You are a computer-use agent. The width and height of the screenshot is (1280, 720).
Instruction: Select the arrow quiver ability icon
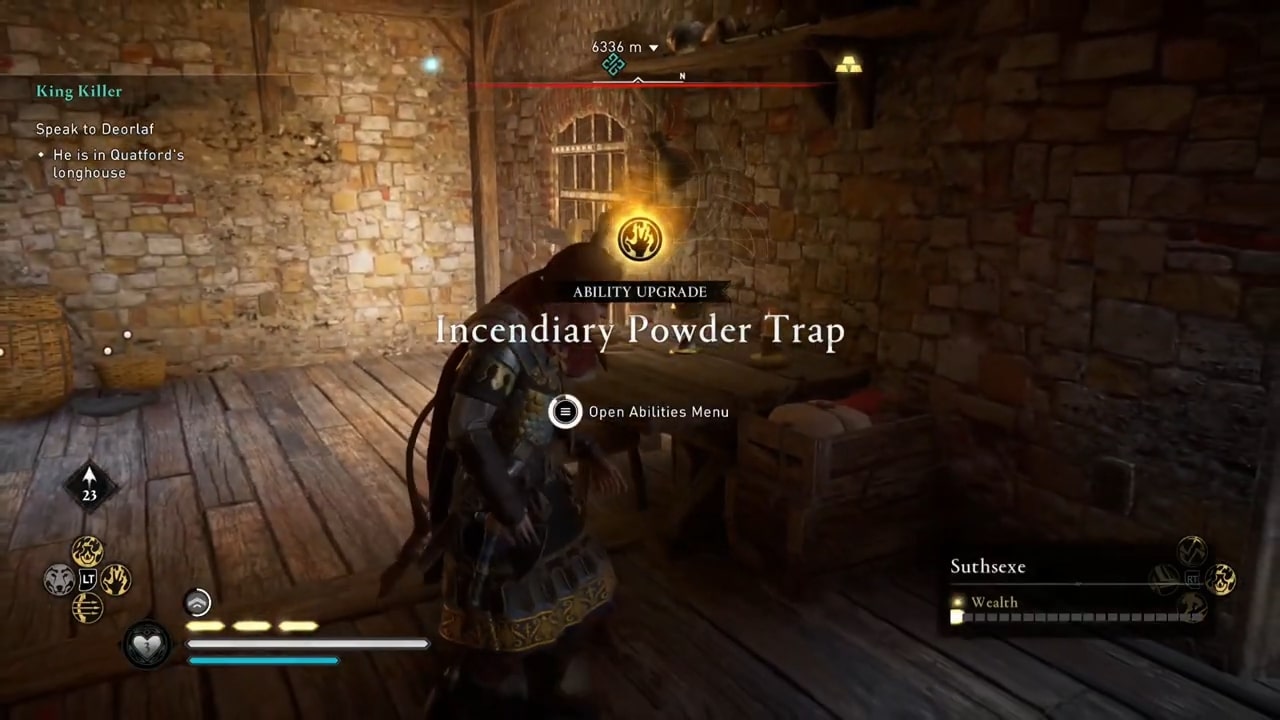87,605
